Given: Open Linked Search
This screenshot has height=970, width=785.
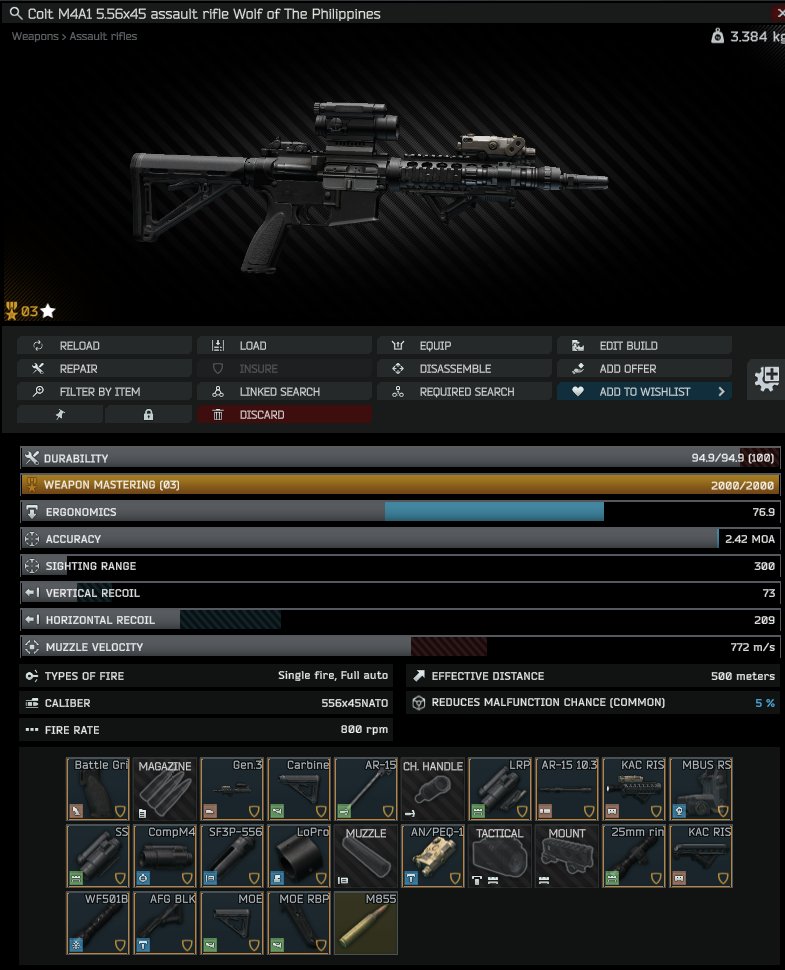Looking at the screenshot, I should (284, 392).
